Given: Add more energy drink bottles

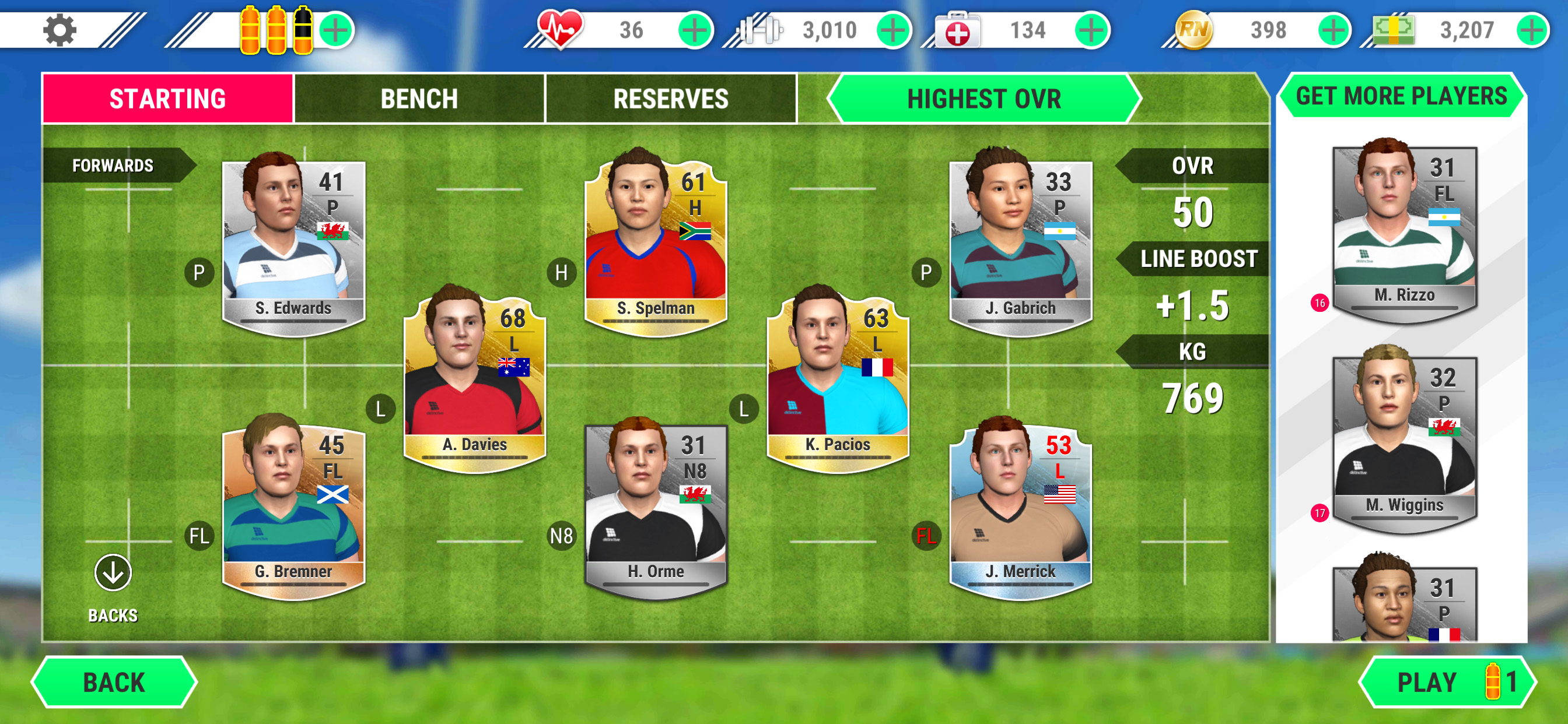Looking at the screenshot, I should tap(335, 30).
